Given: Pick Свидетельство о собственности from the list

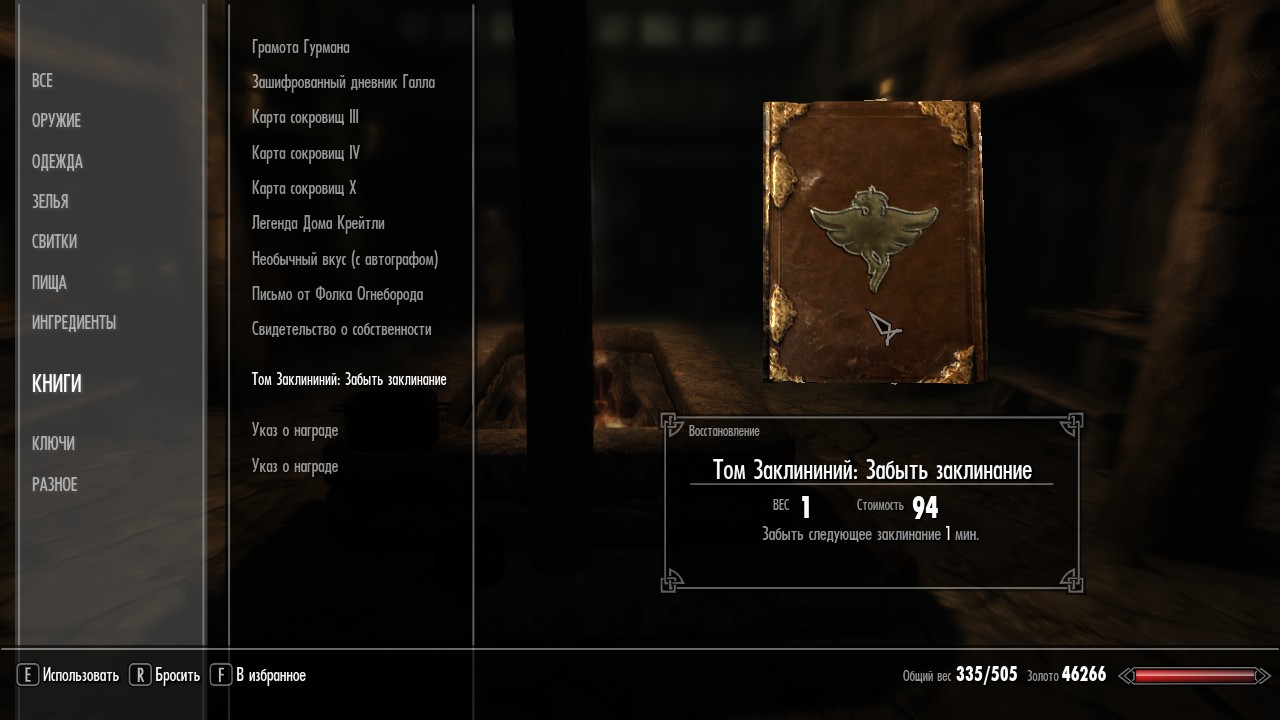Looking at the screenshot, I should (341, 330).
